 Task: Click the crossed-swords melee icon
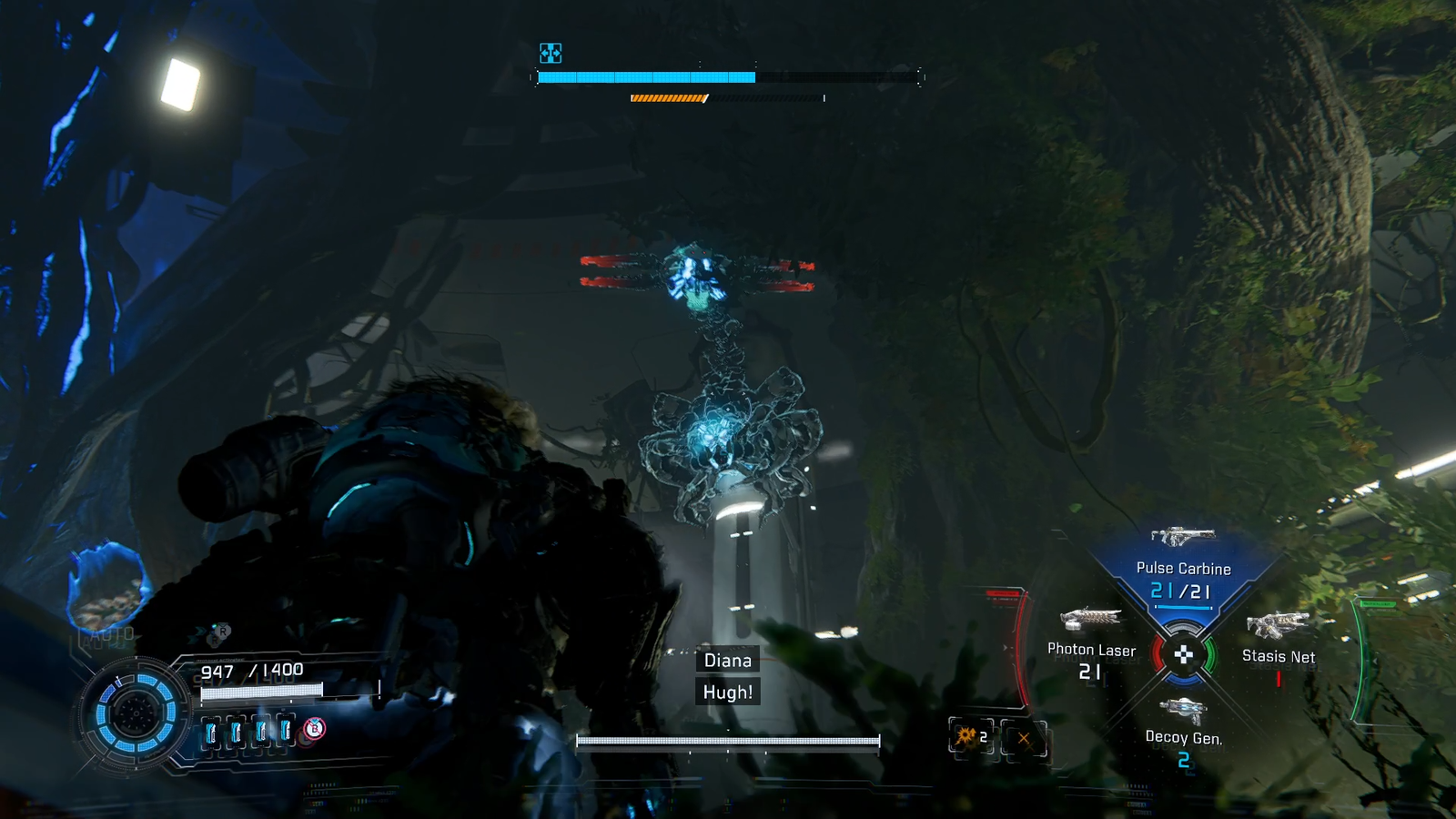point(1024,737)
